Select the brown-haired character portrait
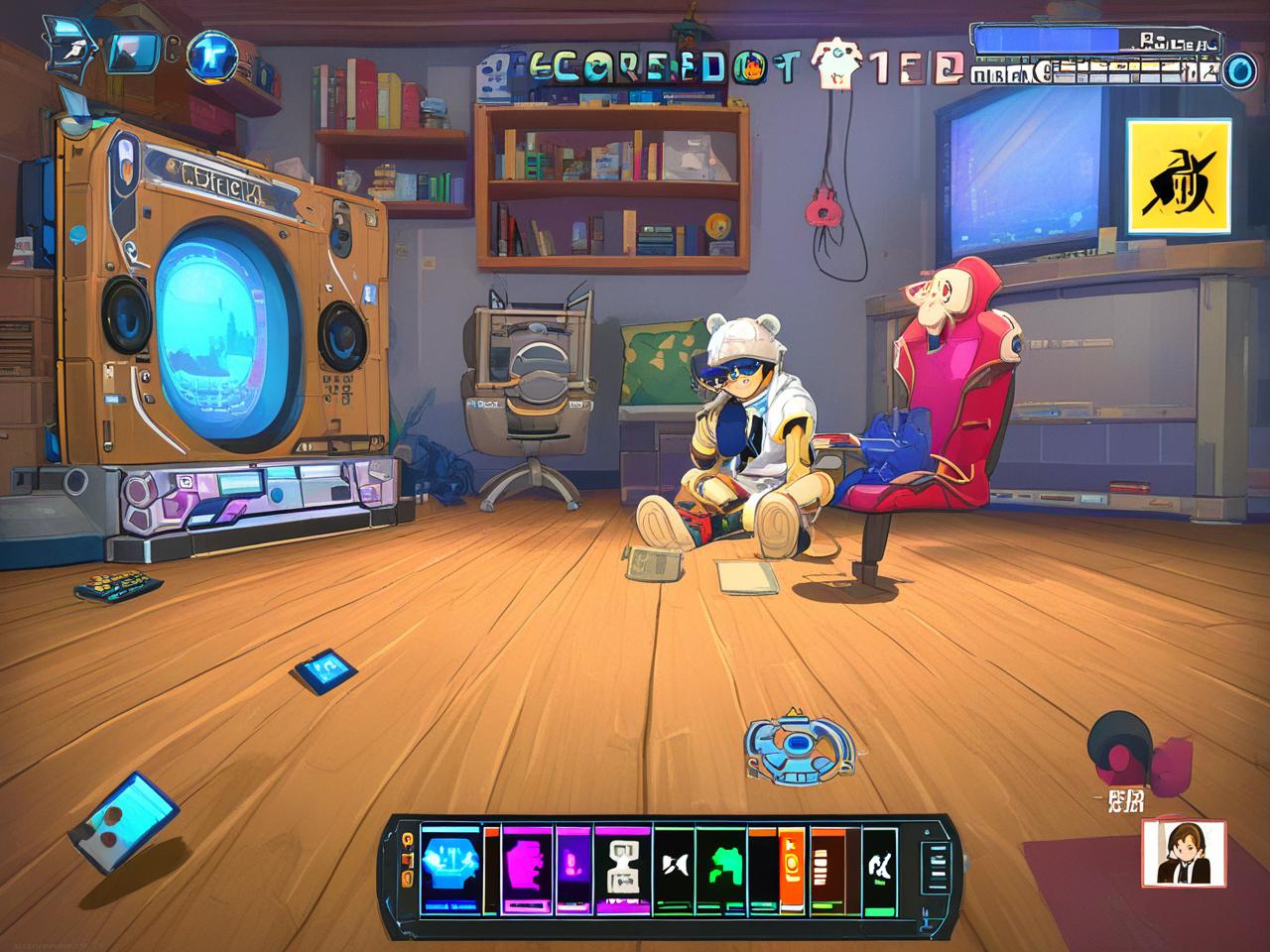This screenshot has height=952, width=1270. point(1183,852)
